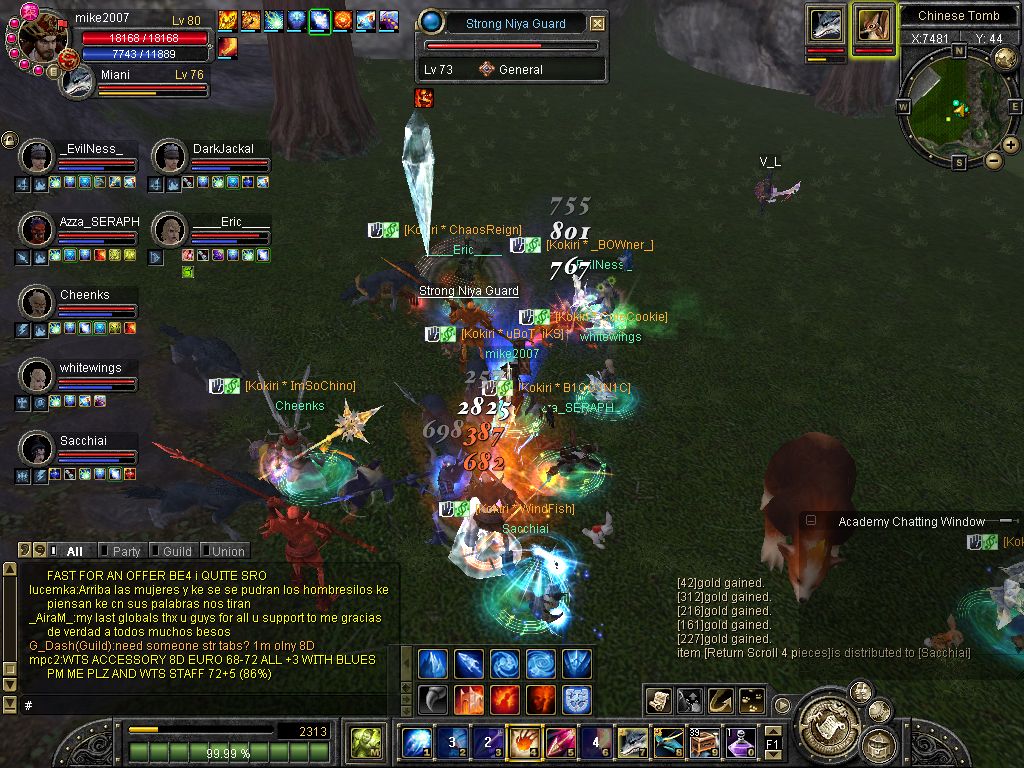Click the chat message input field
Image resolution: width=1024 pixels, height=768 pixels.
pyautogui.click(x=200, y=705)
